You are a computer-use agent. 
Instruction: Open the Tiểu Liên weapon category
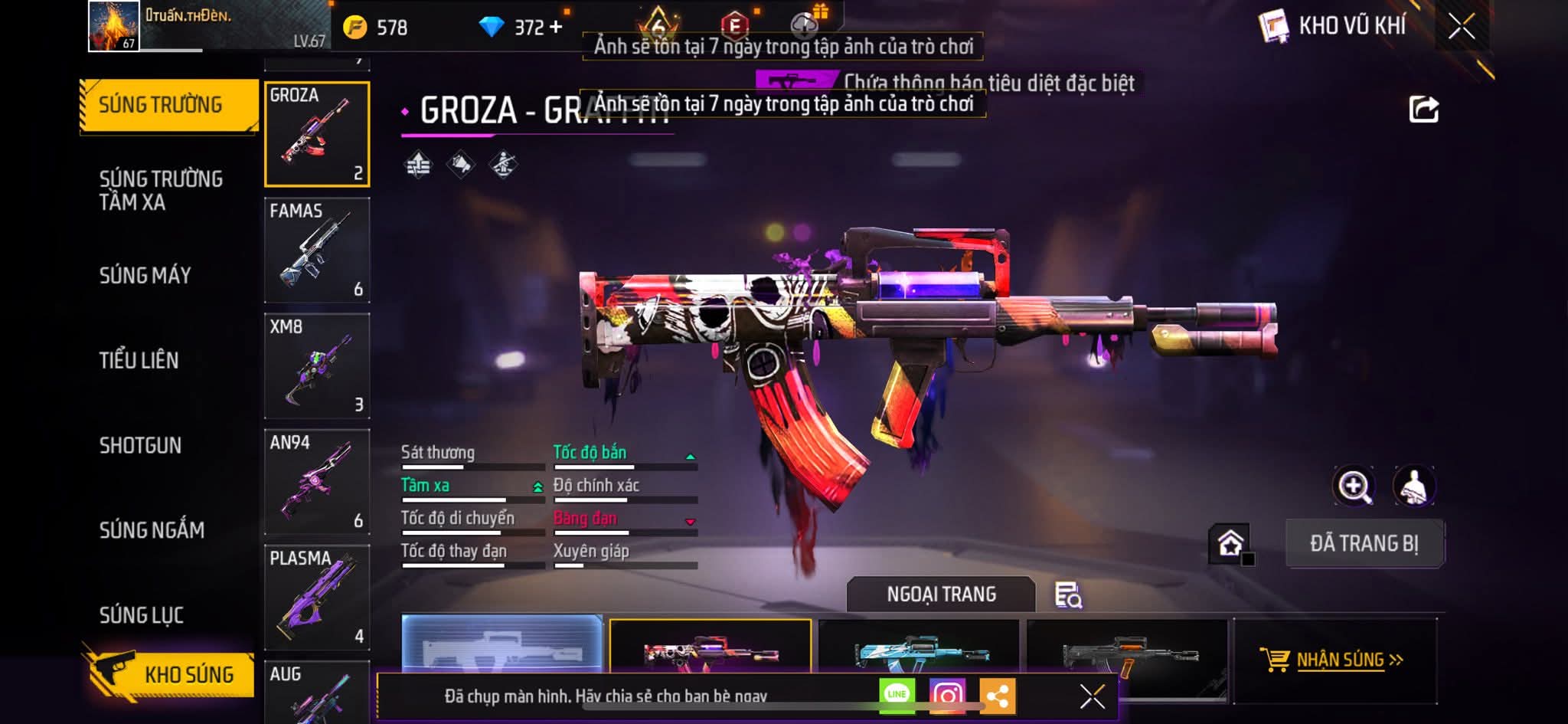pyautogui.click(x=139, y=360)
